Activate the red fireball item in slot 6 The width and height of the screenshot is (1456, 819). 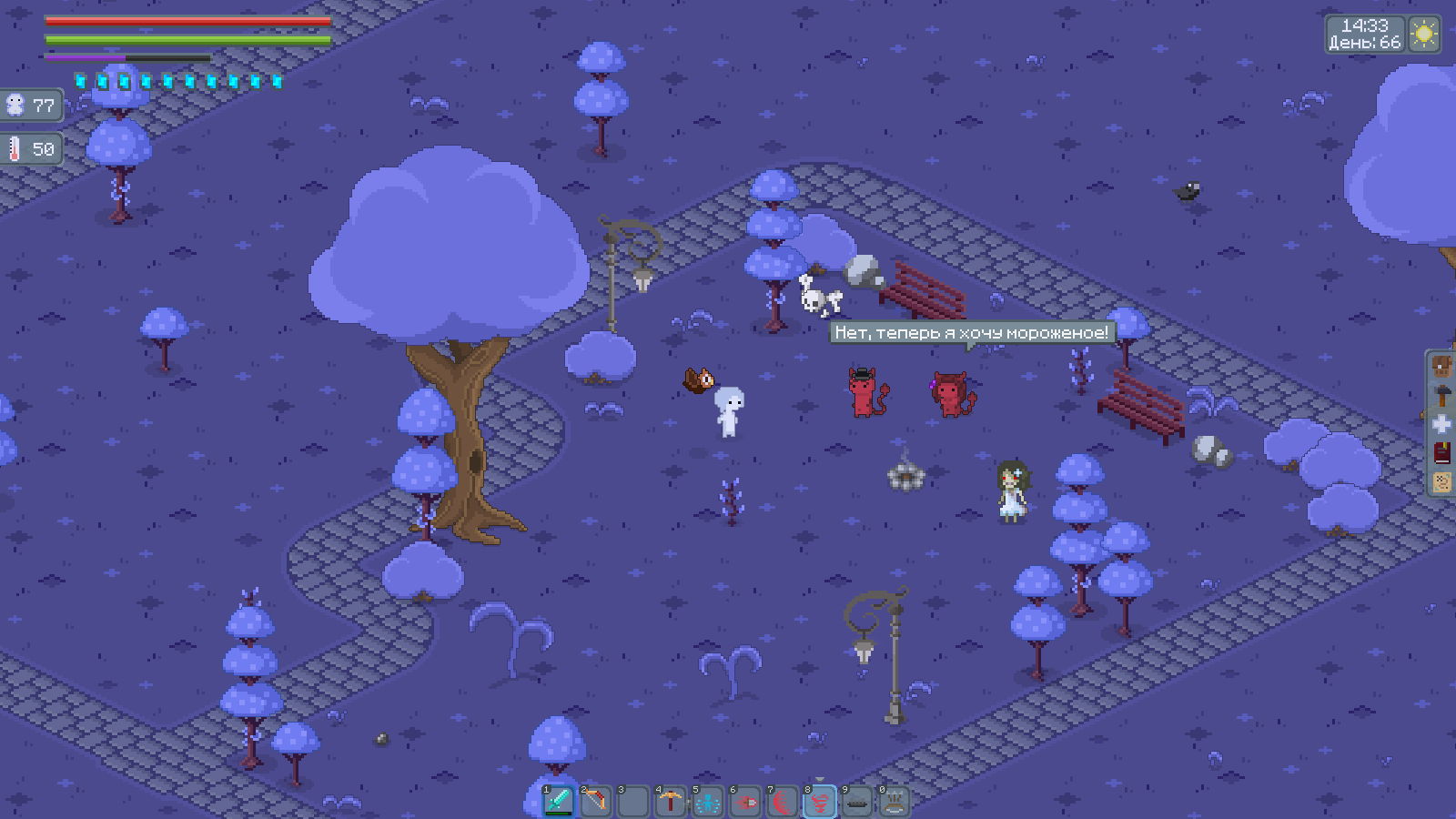coord(745,802)
